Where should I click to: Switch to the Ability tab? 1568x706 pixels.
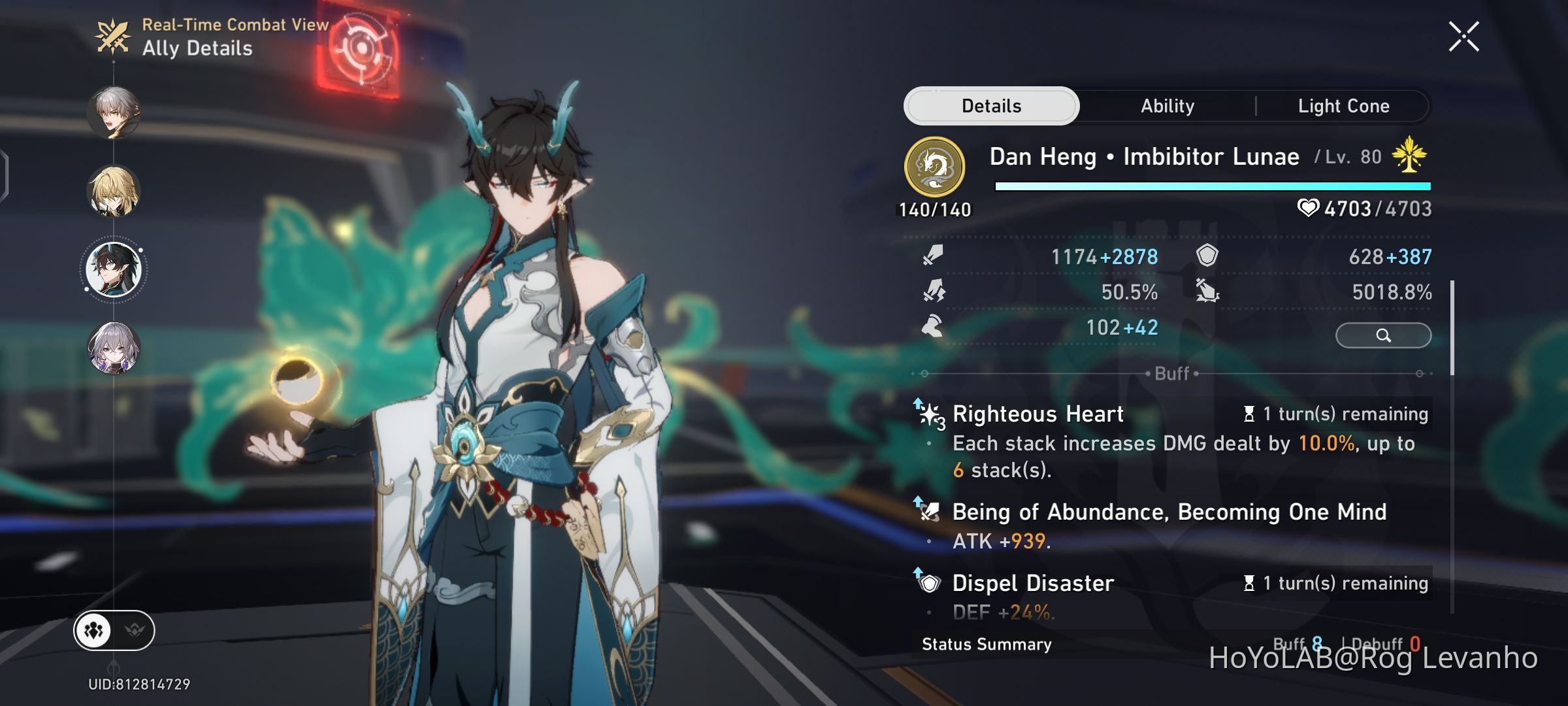coord(1168,105)
